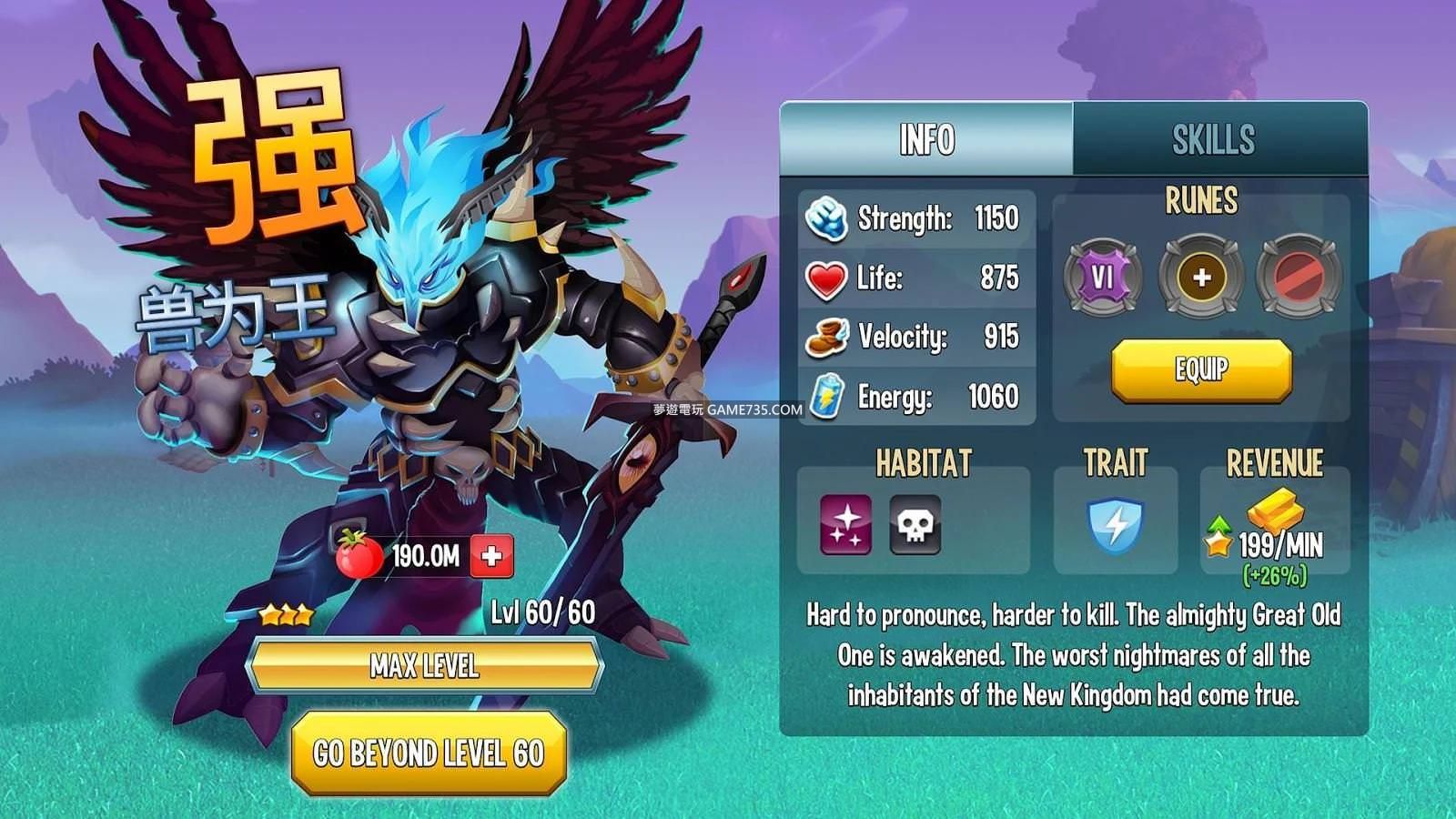Viewport: 1456px width, 819px height.
Task: Tap Go Beyond Level 60 button
Action: (x=429, y=753)
